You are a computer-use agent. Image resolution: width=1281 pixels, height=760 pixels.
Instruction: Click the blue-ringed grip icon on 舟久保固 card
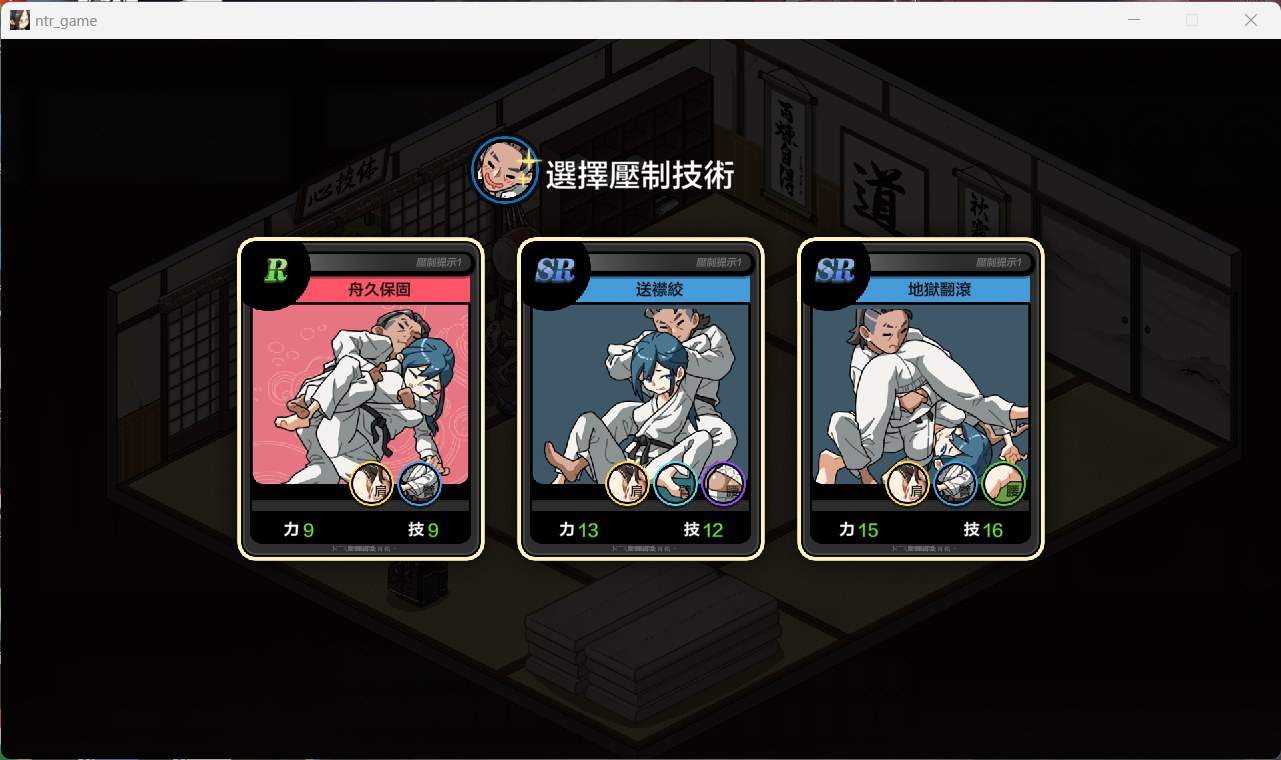click(419, 484)
